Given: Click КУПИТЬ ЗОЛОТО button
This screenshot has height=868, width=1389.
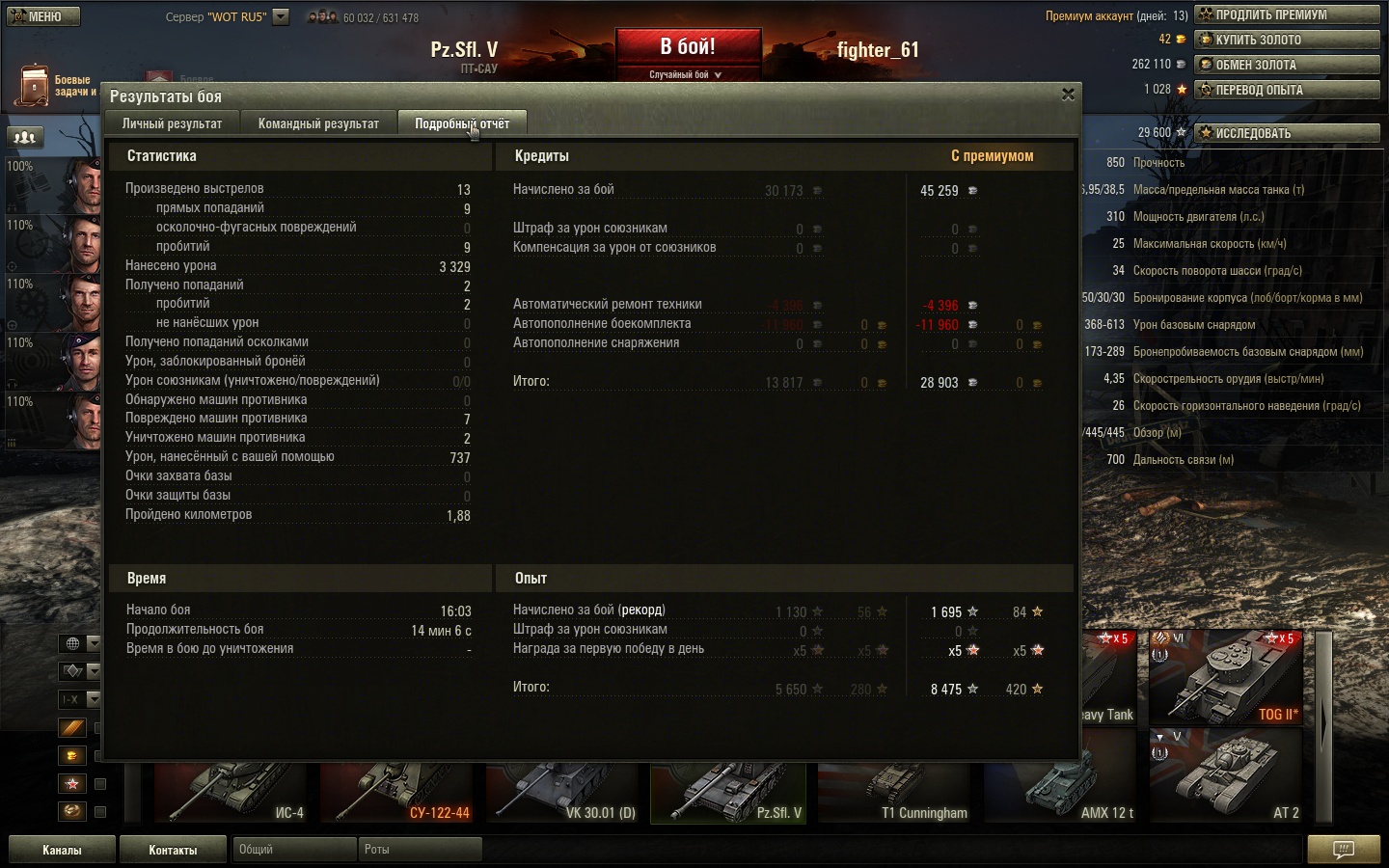Looking at the screenshot, I should pyautogui.click(x=1287, y=40).
